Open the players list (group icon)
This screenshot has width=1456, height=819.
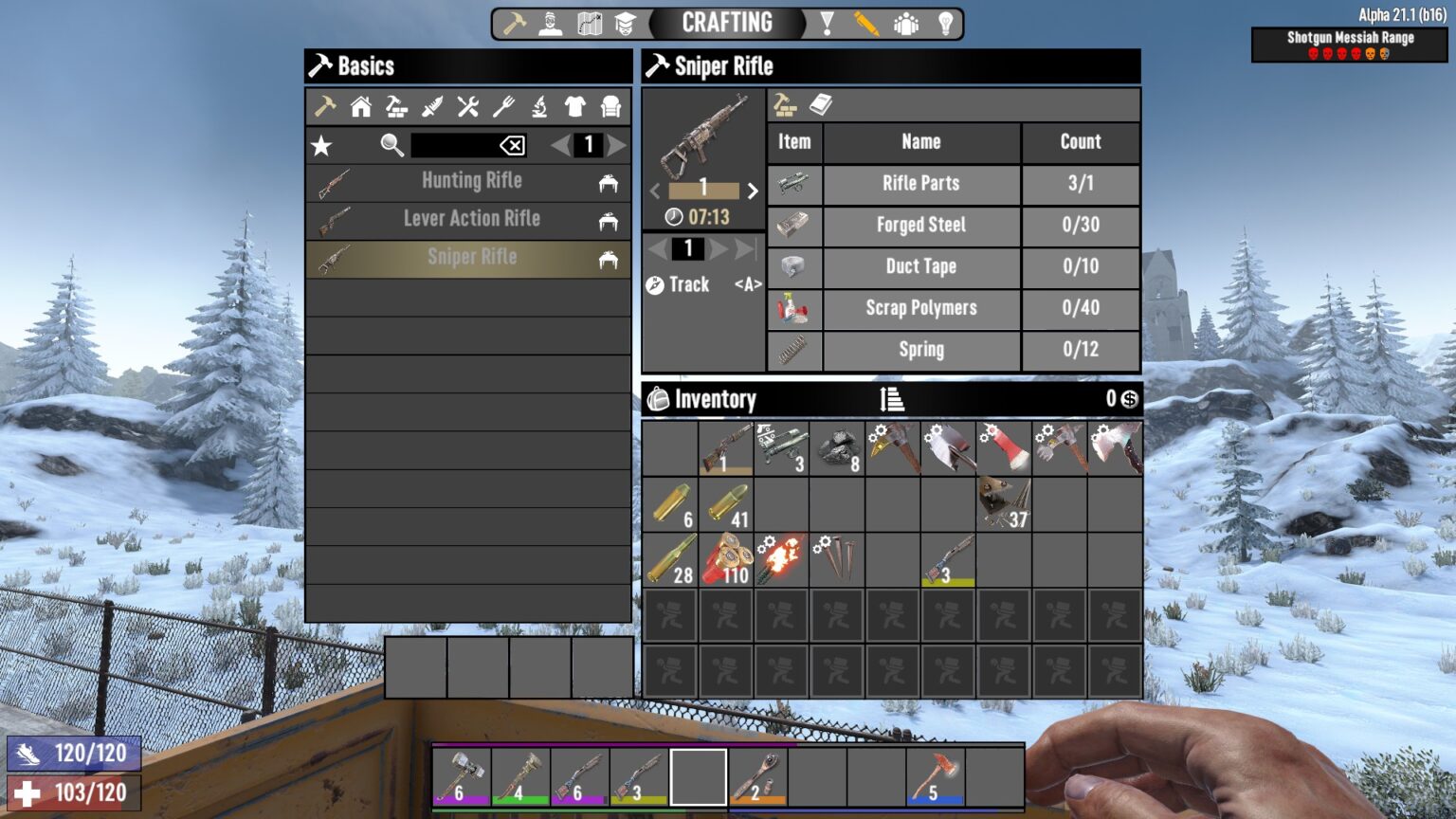(906, 22)
